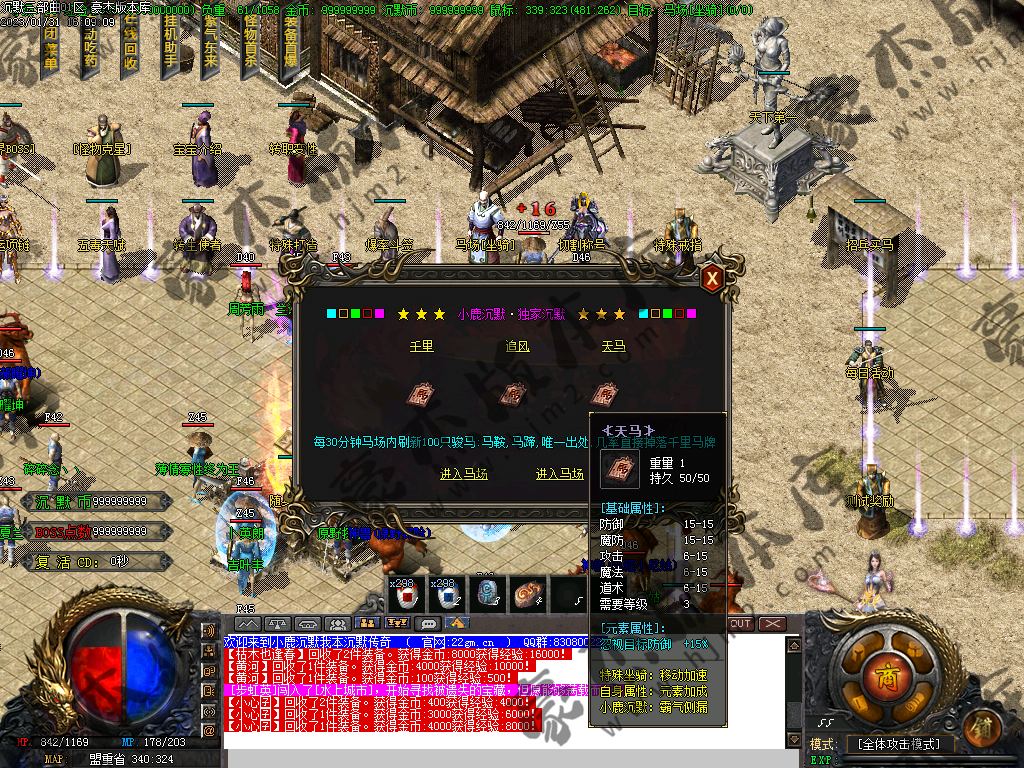Open the 怪物首杀 first-kill banner
Image resolution: width=1024 pixels, height=768 pixels.
[x=250, y=45]
